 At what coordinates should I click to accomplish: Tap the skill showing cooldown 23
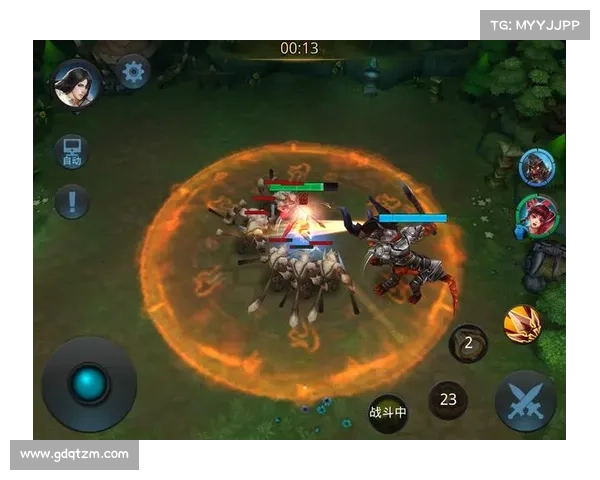(448, 400)
